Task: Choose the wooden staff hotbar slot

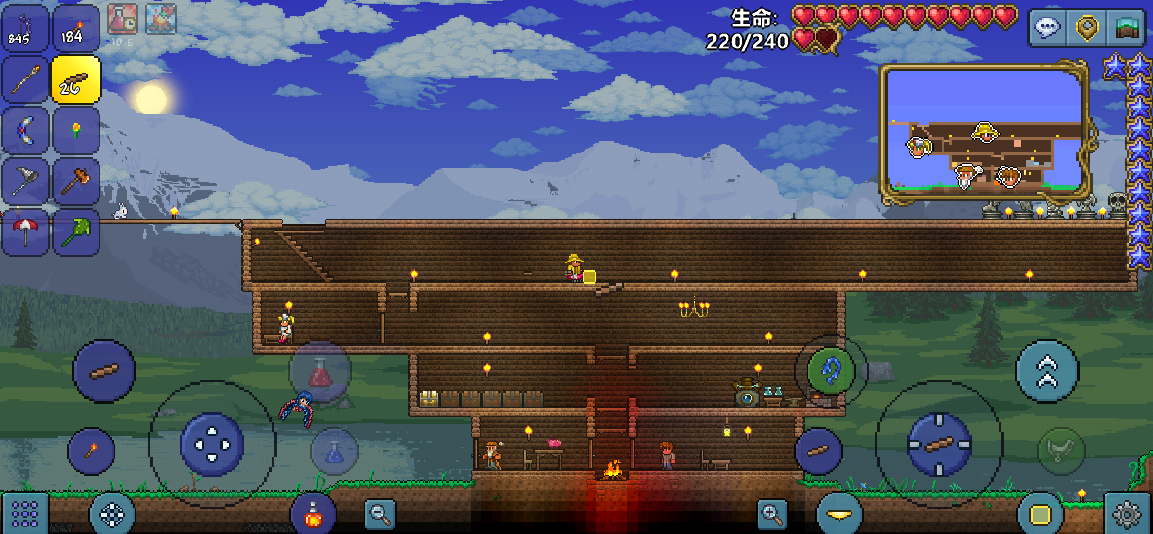Action: pyautogui.click(x=24, y=80)
